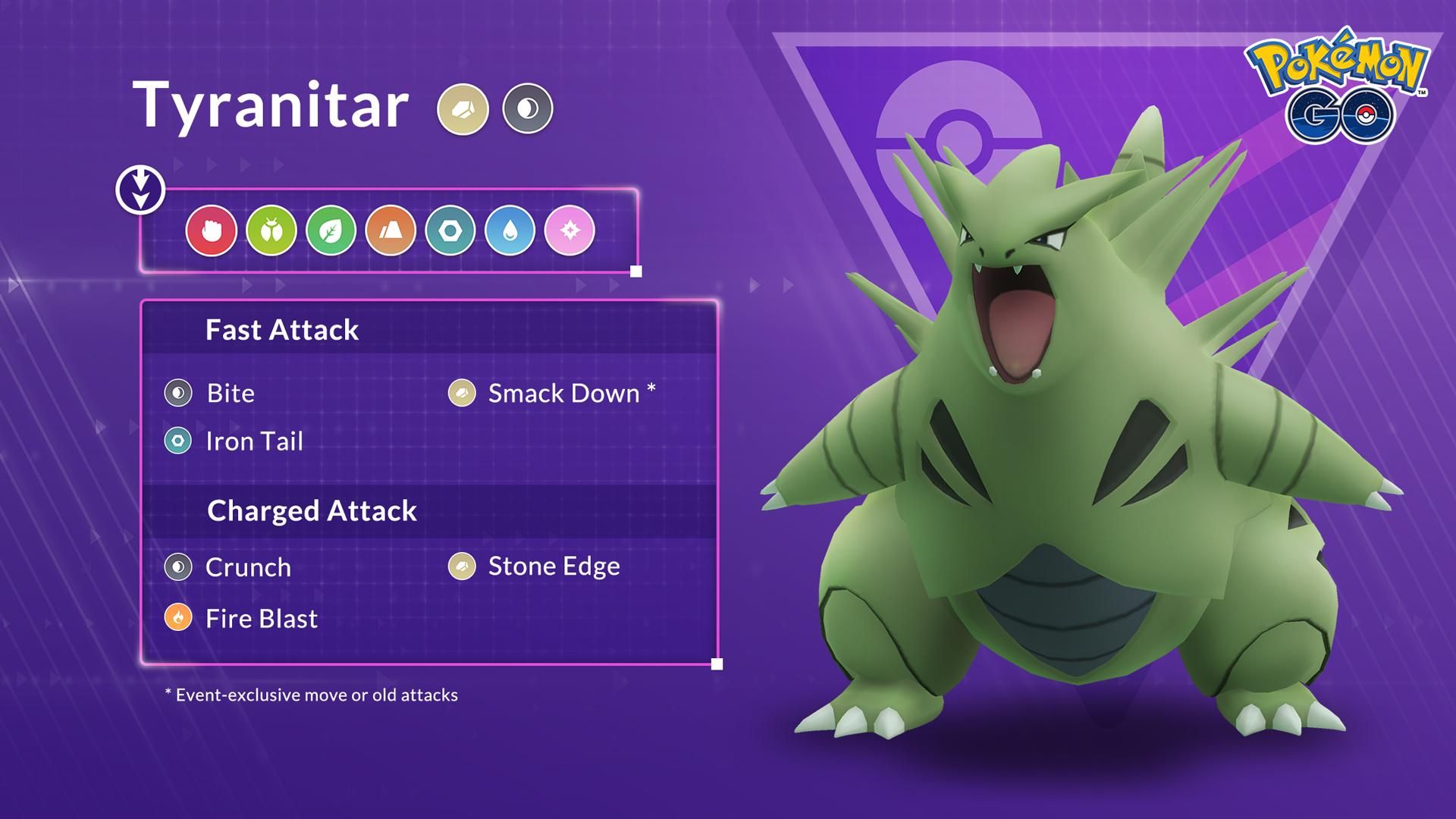
Task: Choose the Stone Edge charged attack
Action: click(554, 566)
